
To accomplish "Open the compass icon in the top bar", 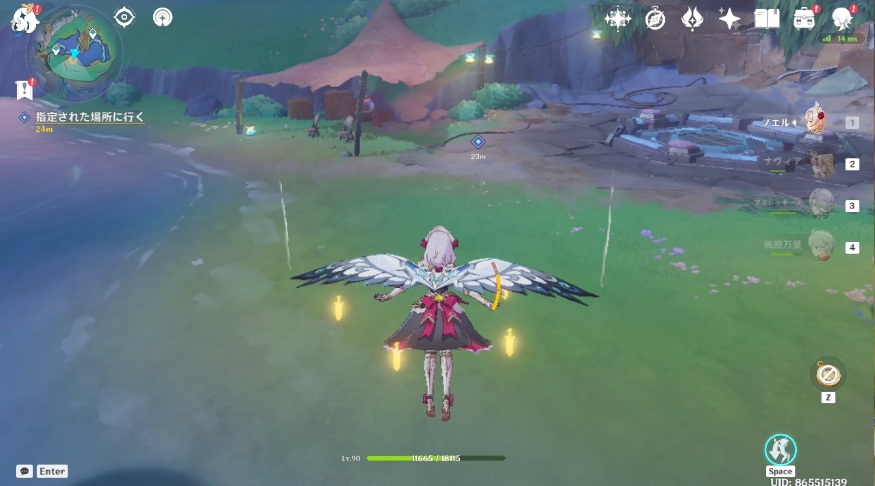I will click(x=655, y=18).
